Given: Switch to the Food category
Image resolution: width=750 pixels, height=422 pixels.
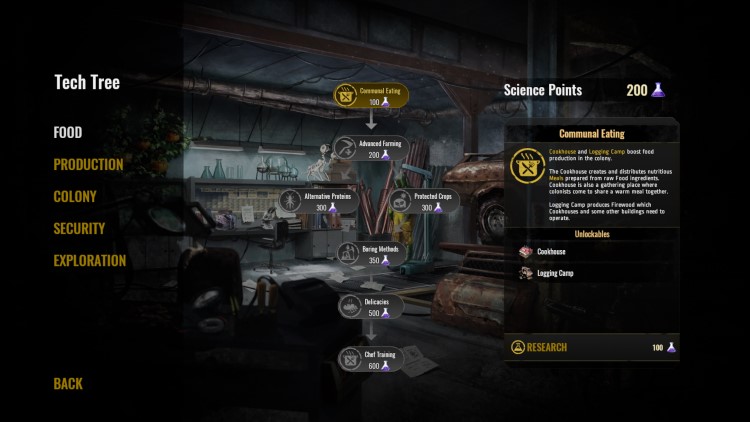Looking at the screenshot, I should (x=68, y=133).
